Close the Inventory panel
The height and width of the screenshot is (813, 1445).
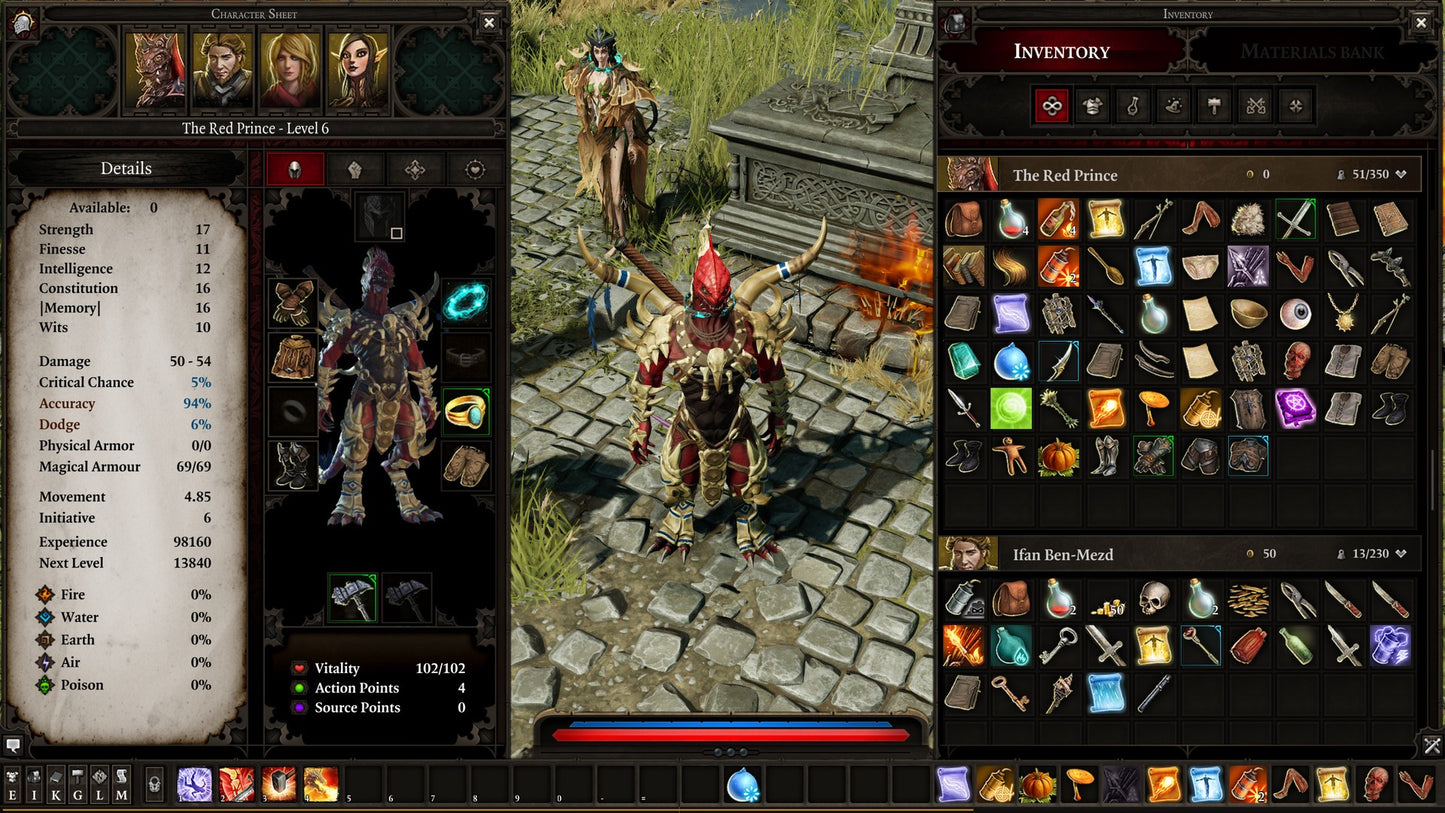pyautogui.click(x=1421, y=22)
